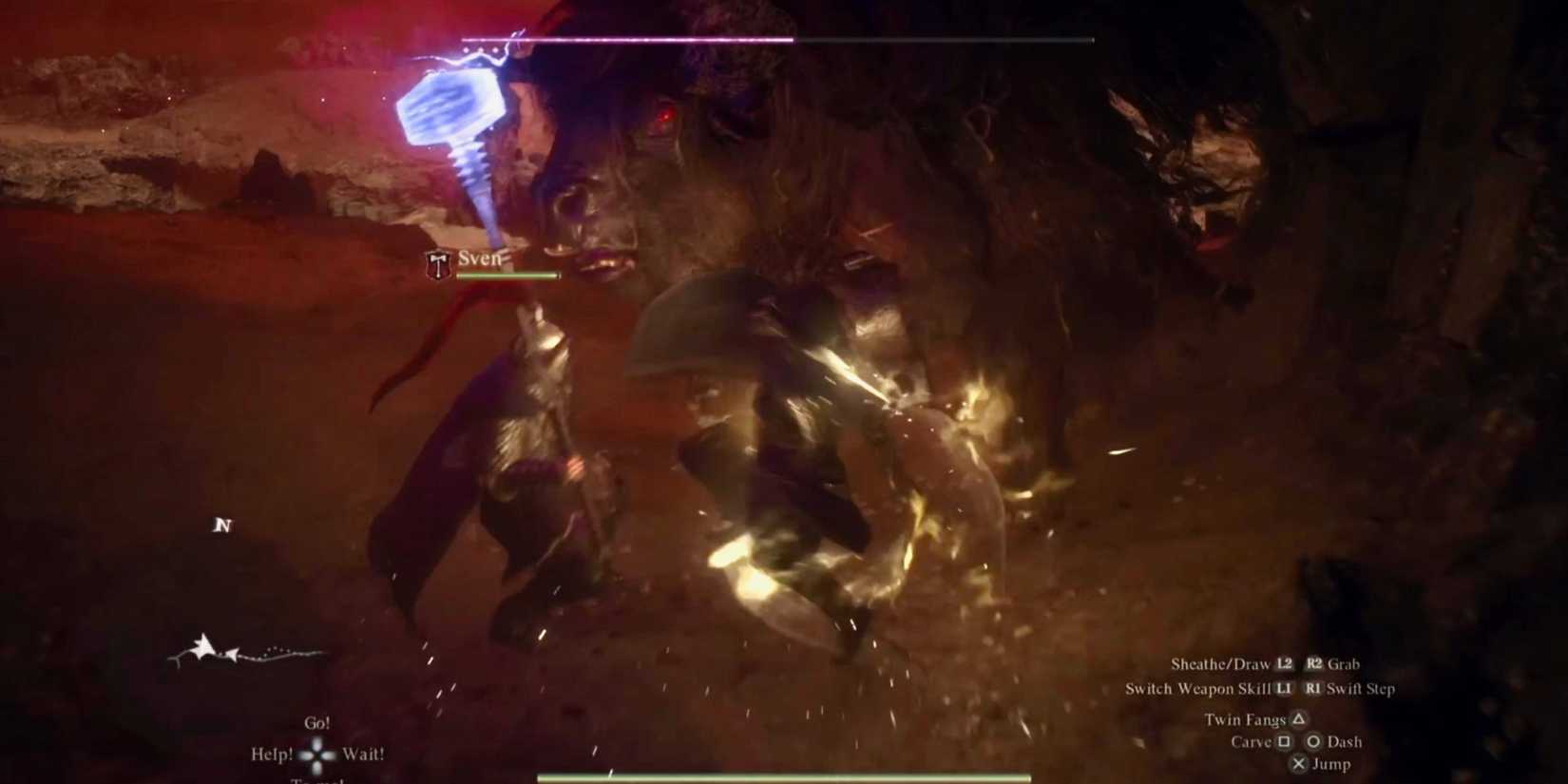Click the shield crest icon beside Sven
Viewport: 1568px width, 784px height.
point(437,263)
